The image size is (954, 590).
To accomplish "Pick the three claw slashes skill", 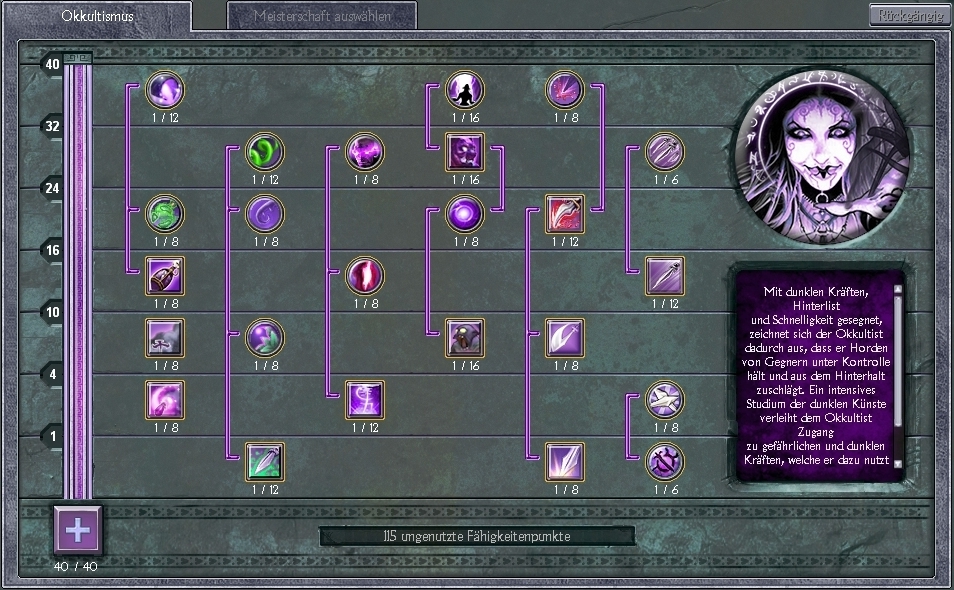I will tap(665, 153).
